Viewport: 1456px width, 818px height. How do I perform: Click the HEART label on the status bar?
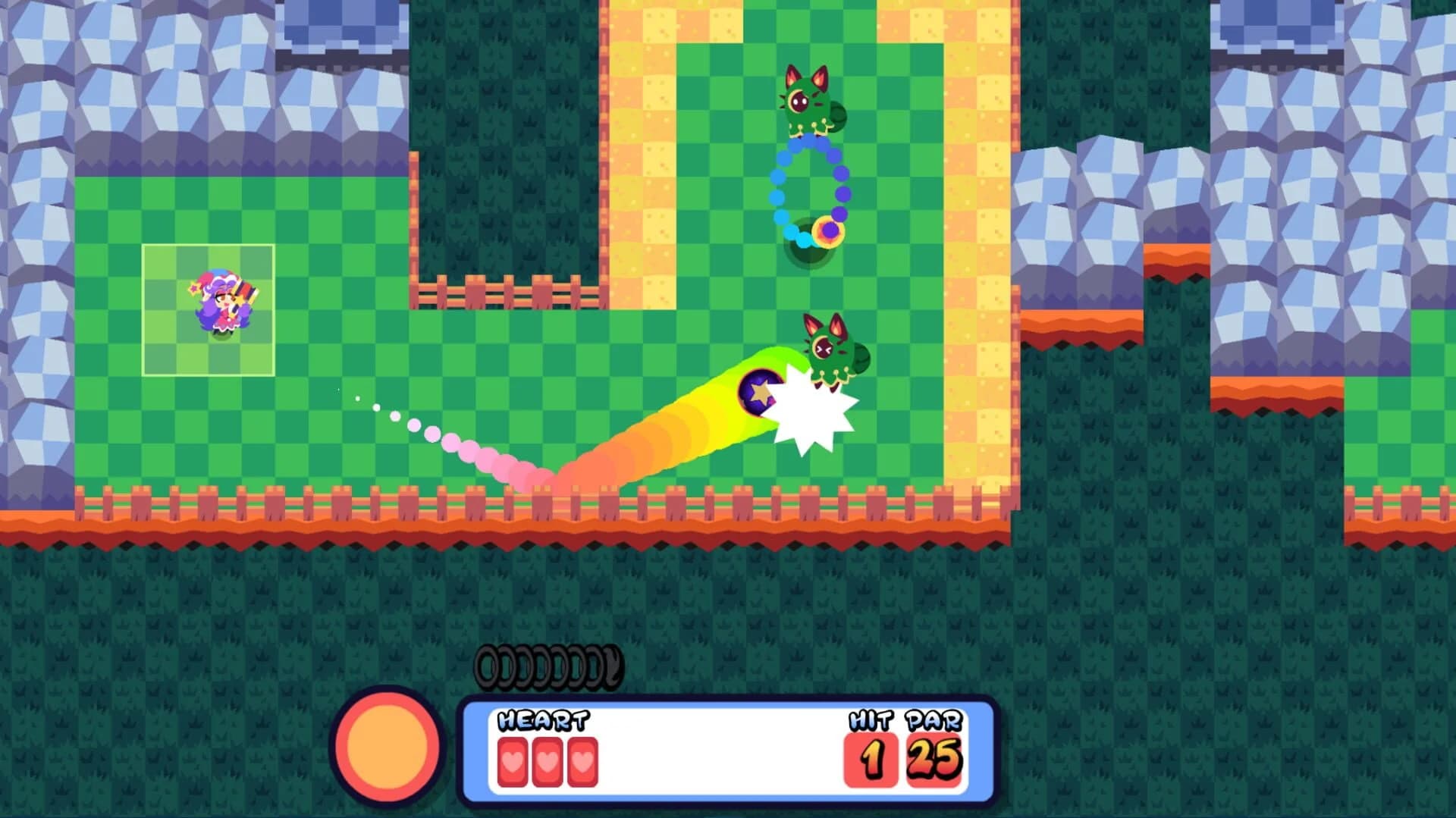pos(543,721)
